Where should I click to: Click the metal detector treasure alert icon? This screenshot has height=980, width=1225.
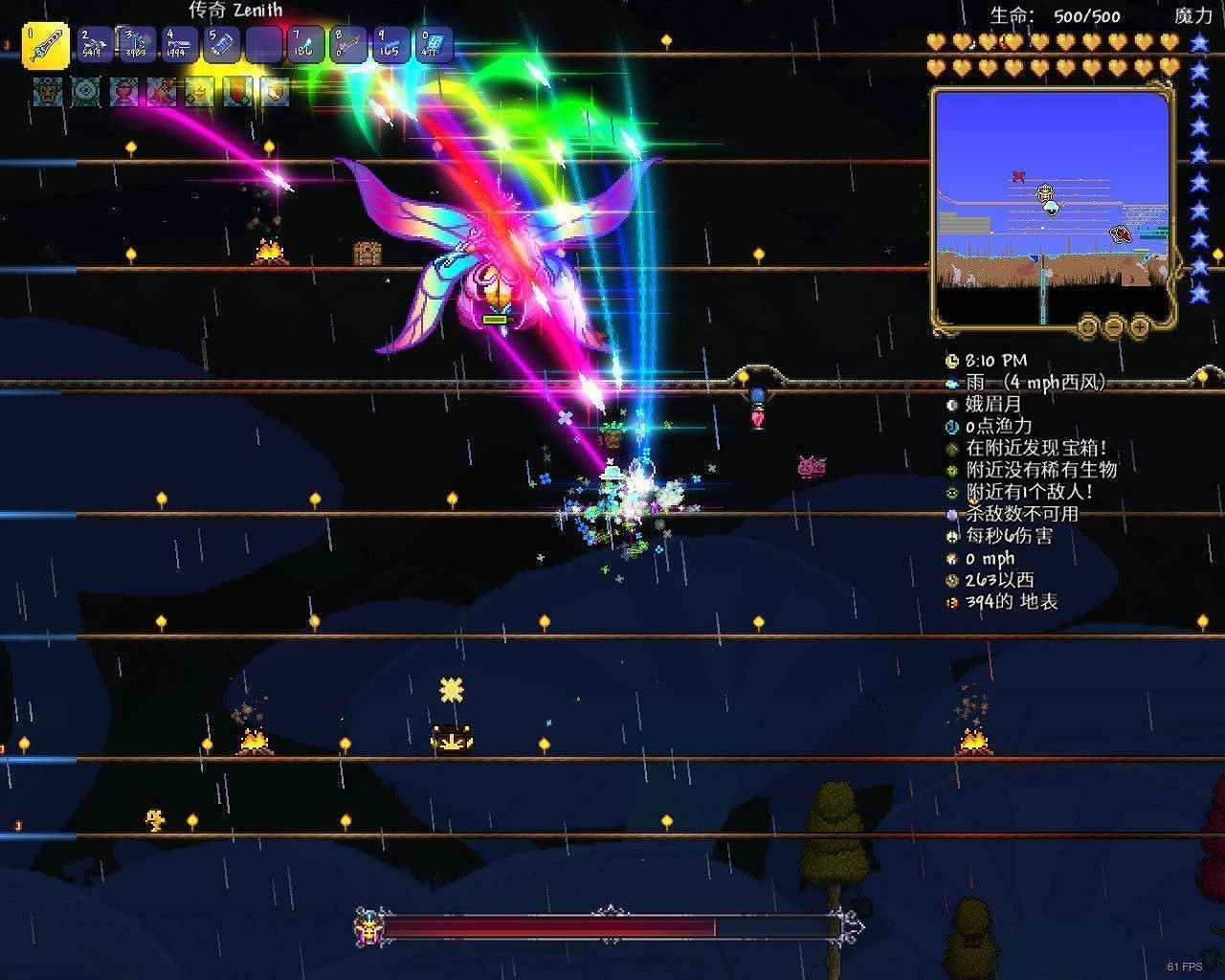tap(950, 447)
